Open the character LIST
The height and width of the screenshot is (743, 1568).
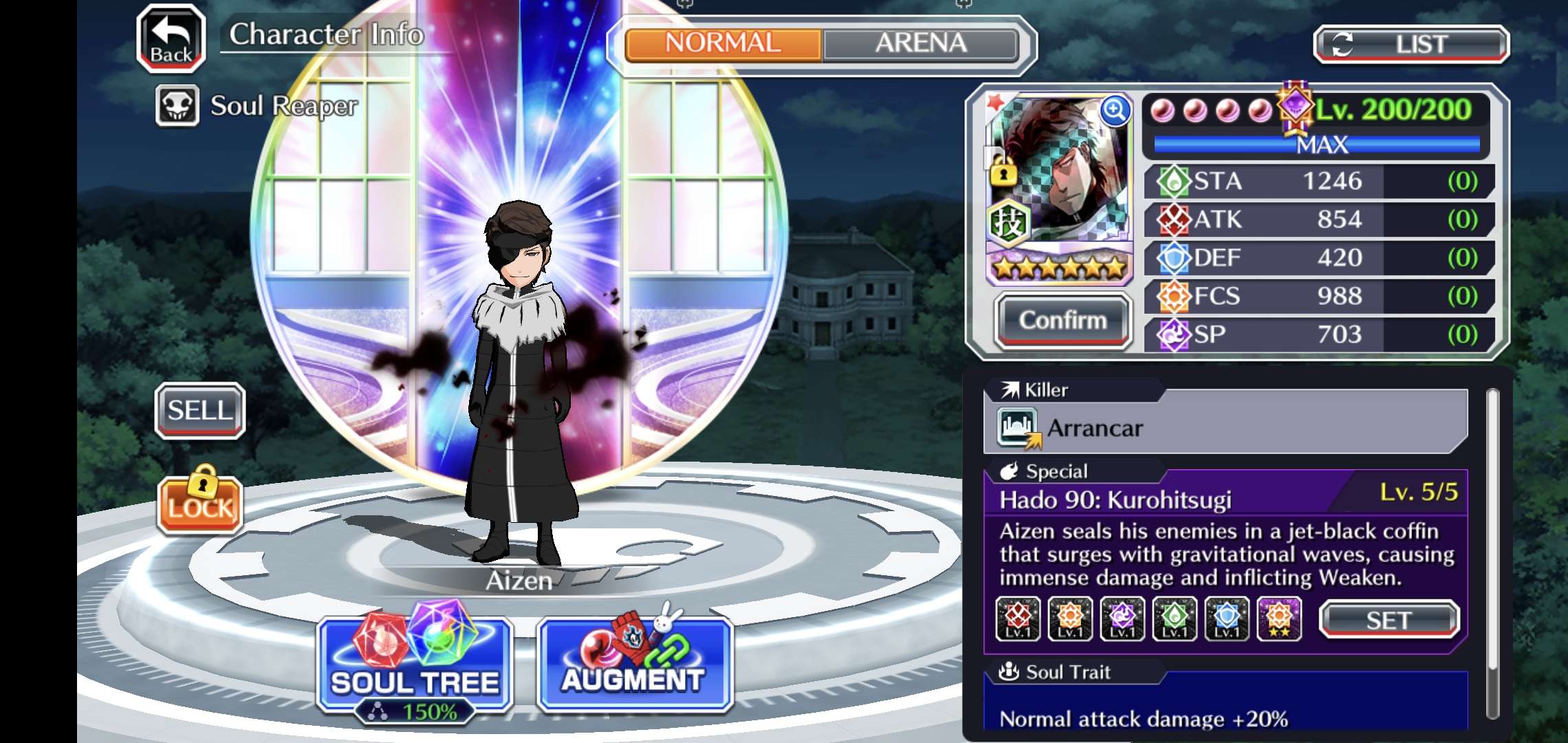click(1411, 45)
